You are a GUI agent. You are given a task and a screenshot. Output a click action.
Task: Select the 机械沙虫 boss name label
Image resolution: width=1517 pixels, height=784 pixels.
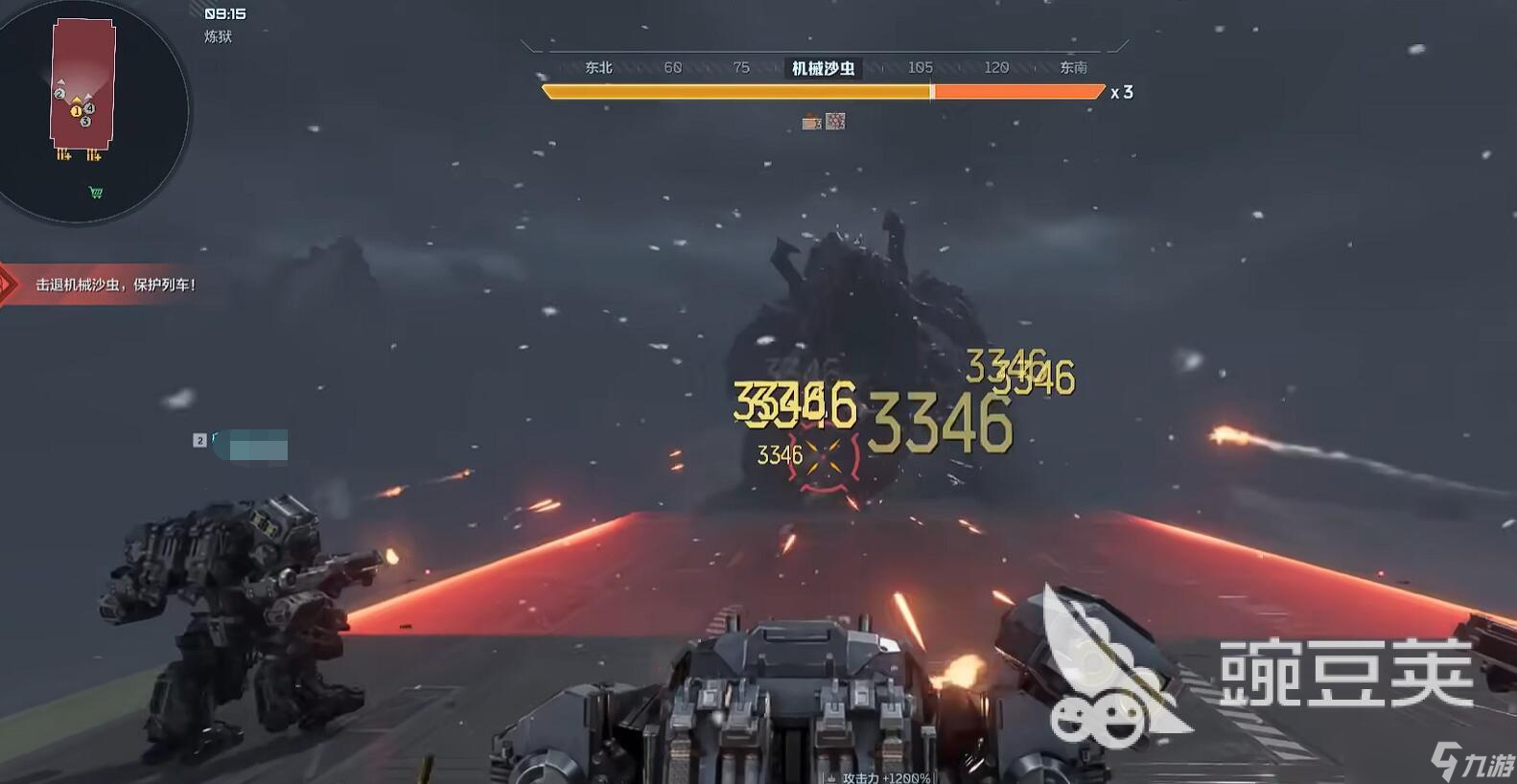tap(823, 68)
